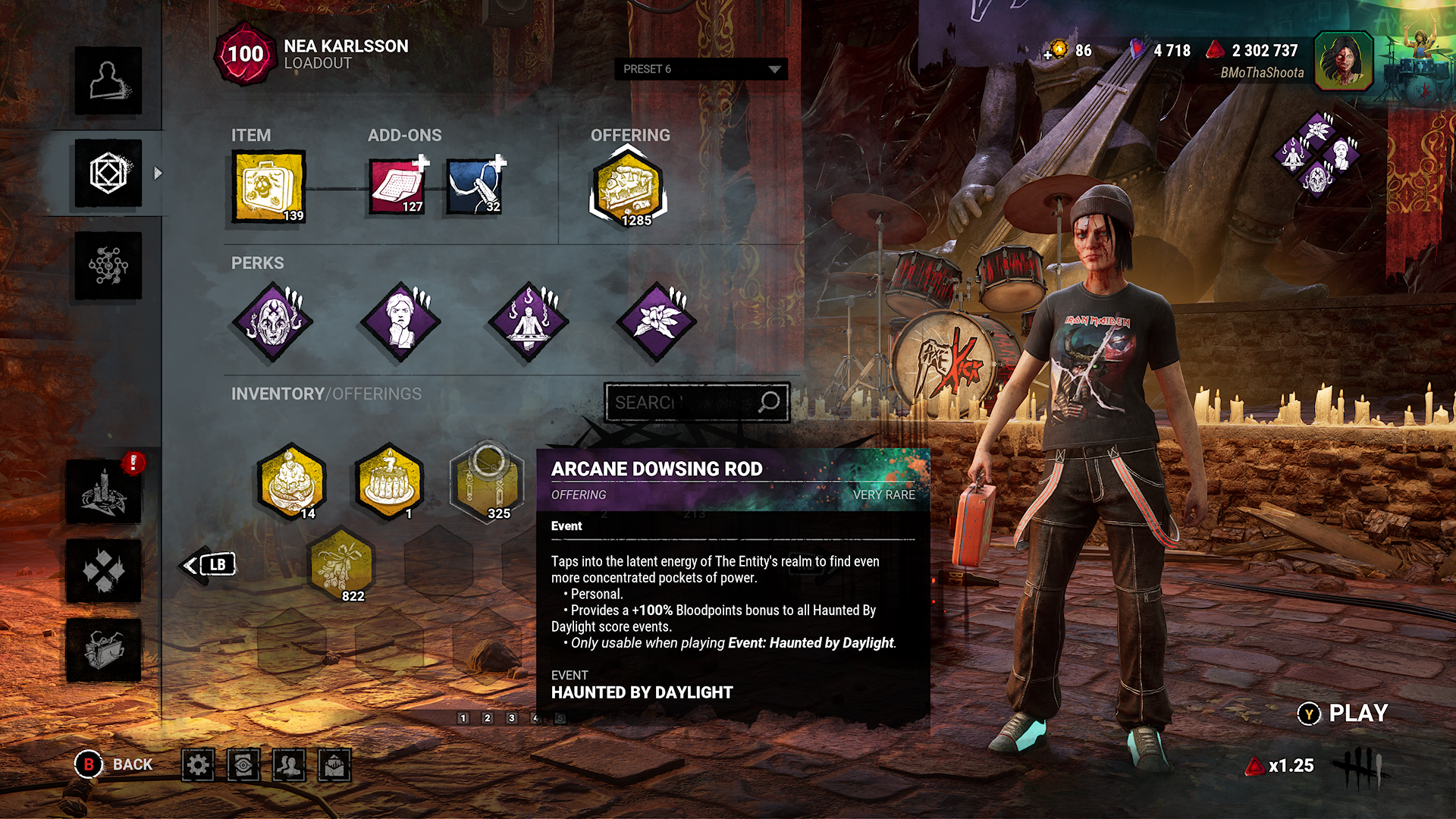Open the Preset 6 dropdown
The image size is (1456, 819).
pos(701,69)
